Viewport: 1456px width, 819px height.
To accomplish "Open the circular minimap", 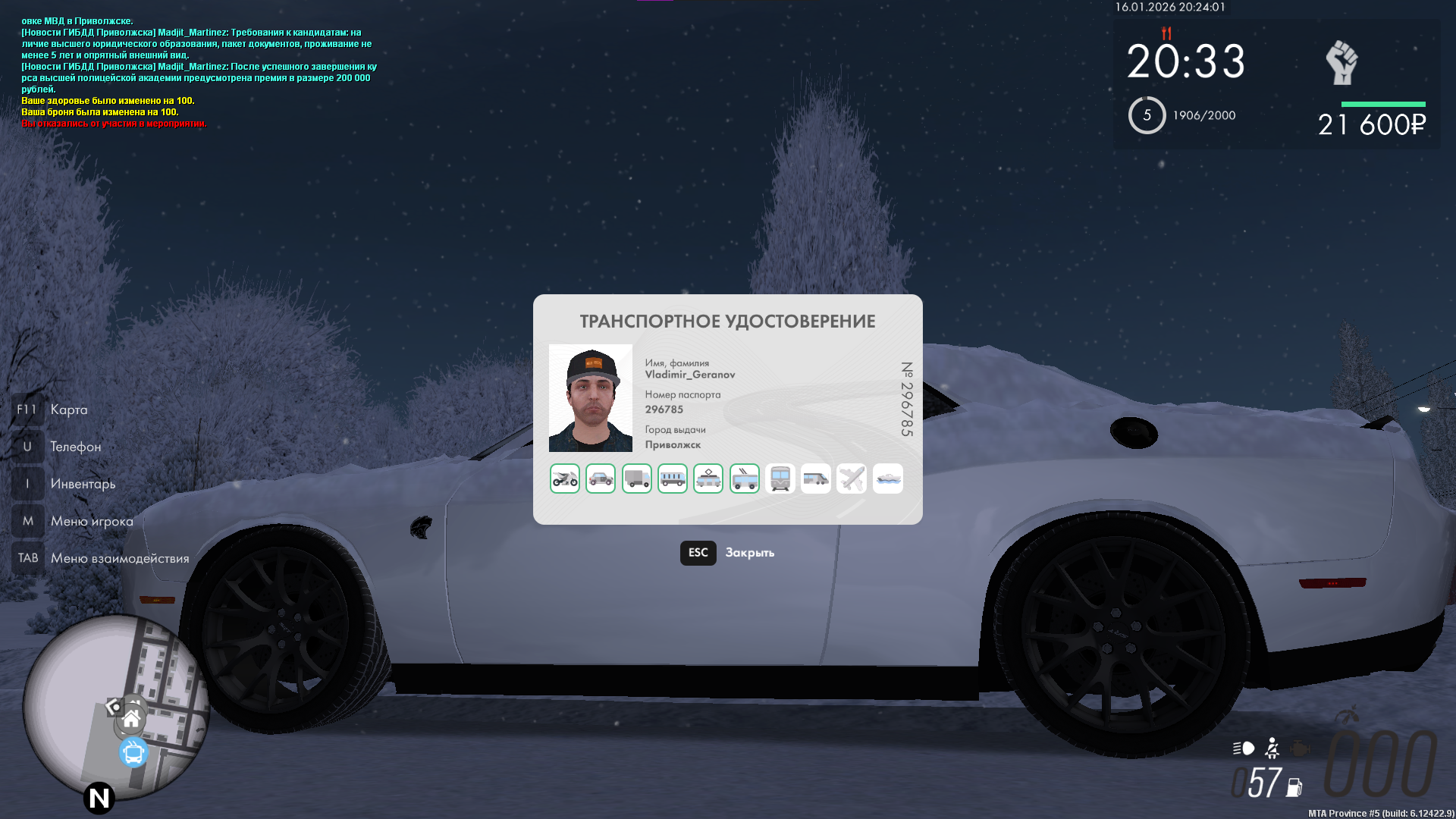I will click(x=114, y=705).
